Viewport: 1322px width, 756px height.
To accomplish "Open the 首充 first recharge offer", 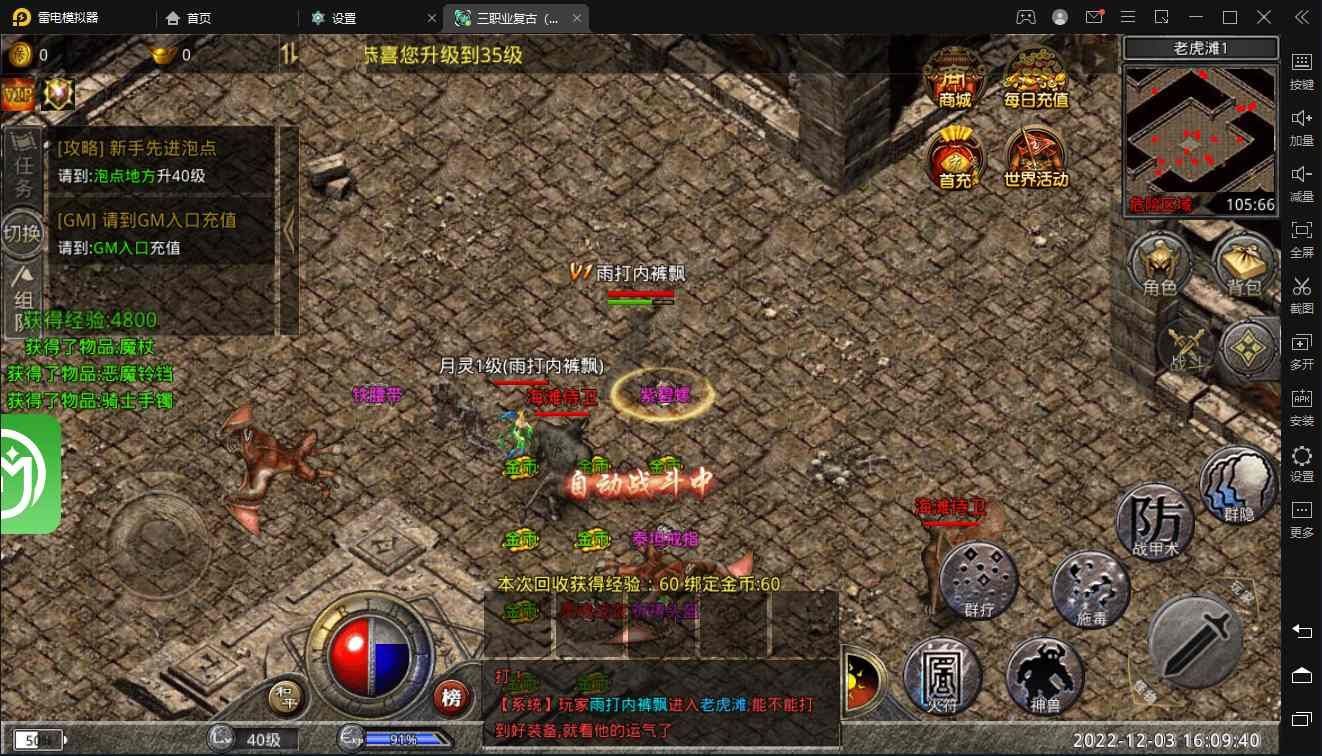I will (x=954, y=158).
